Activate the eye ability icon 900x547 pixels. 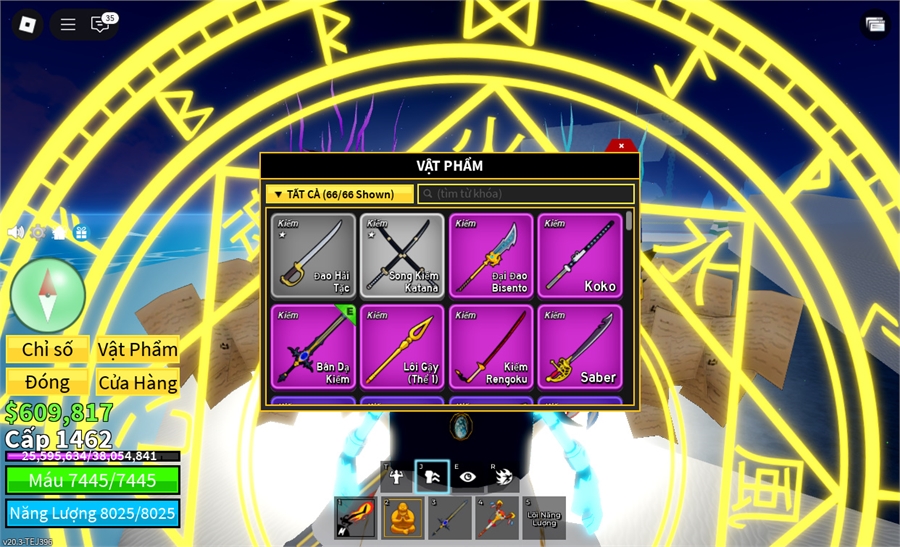(467, 476)
